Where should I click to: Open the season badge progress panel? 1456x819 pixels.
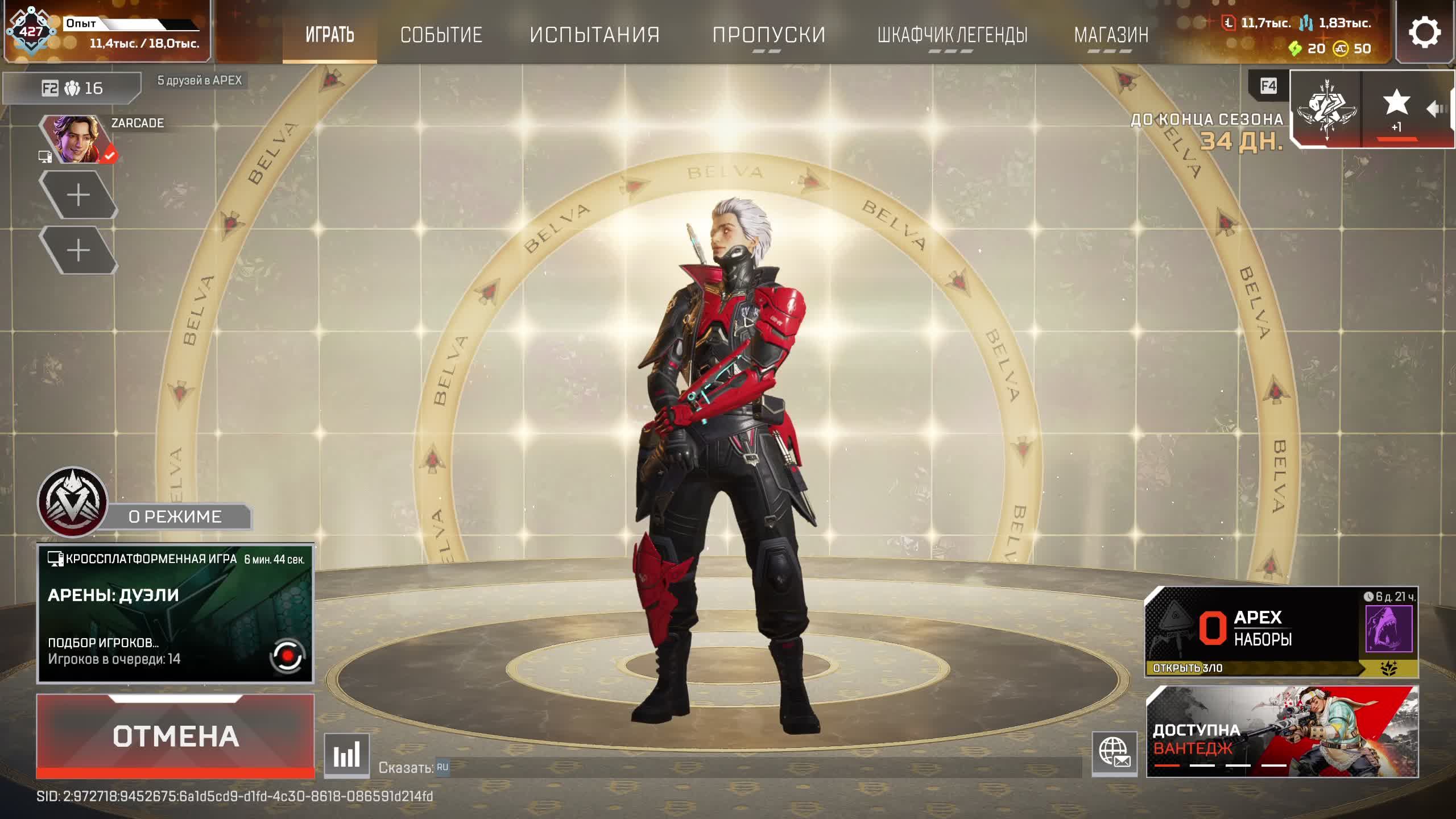click(x=1326, y=109)
